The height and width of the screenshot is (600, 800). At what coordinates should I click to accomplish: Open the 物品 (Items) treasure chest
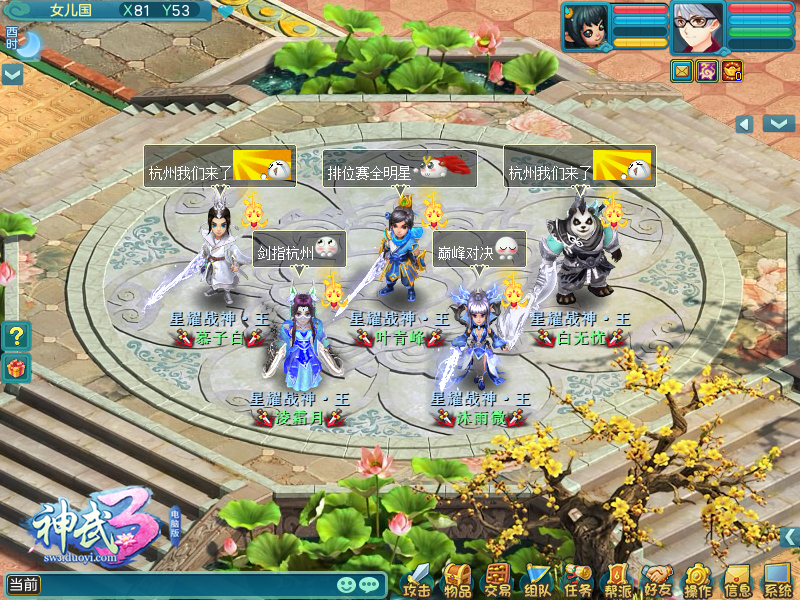[457, 578]
